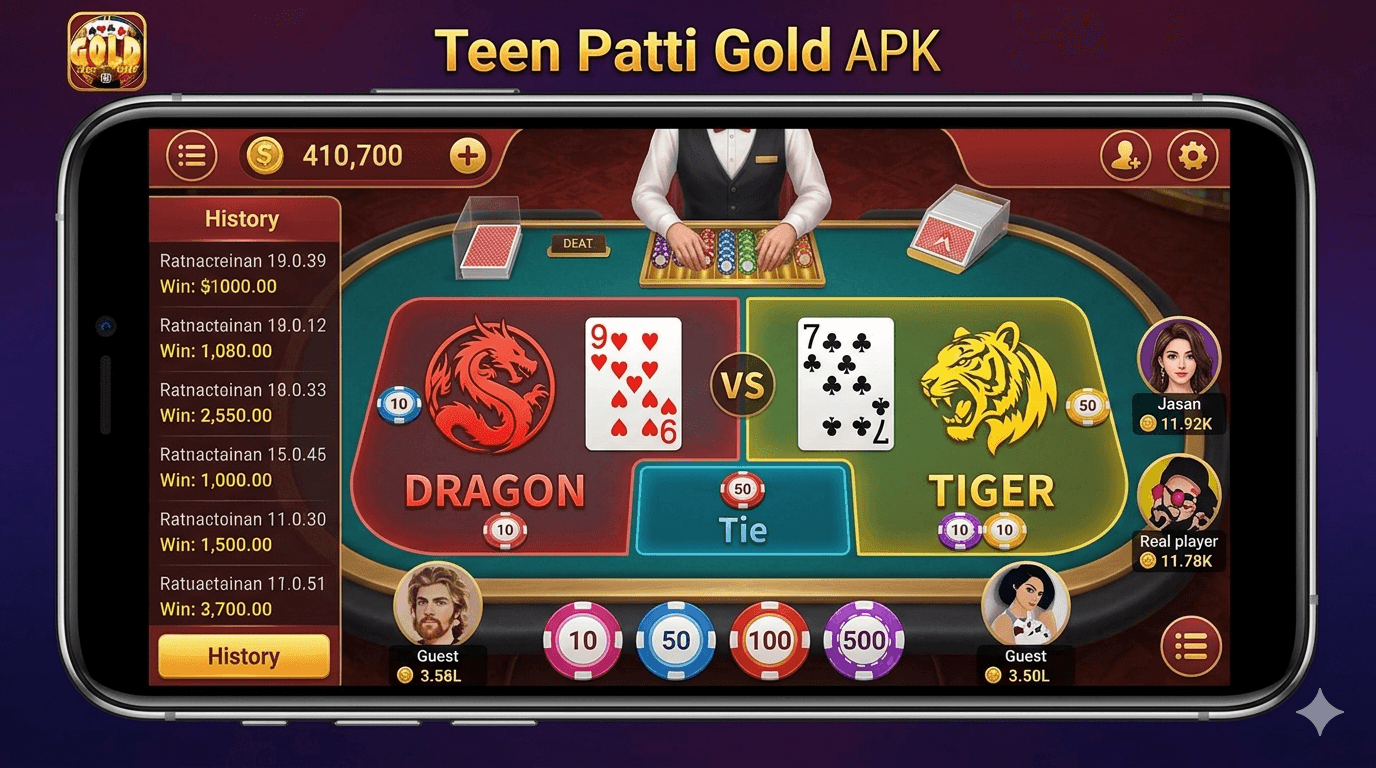Expand the Dragon betting zone
The image size is (1376, 768).
pyautogui.click(x=497, y=490)
